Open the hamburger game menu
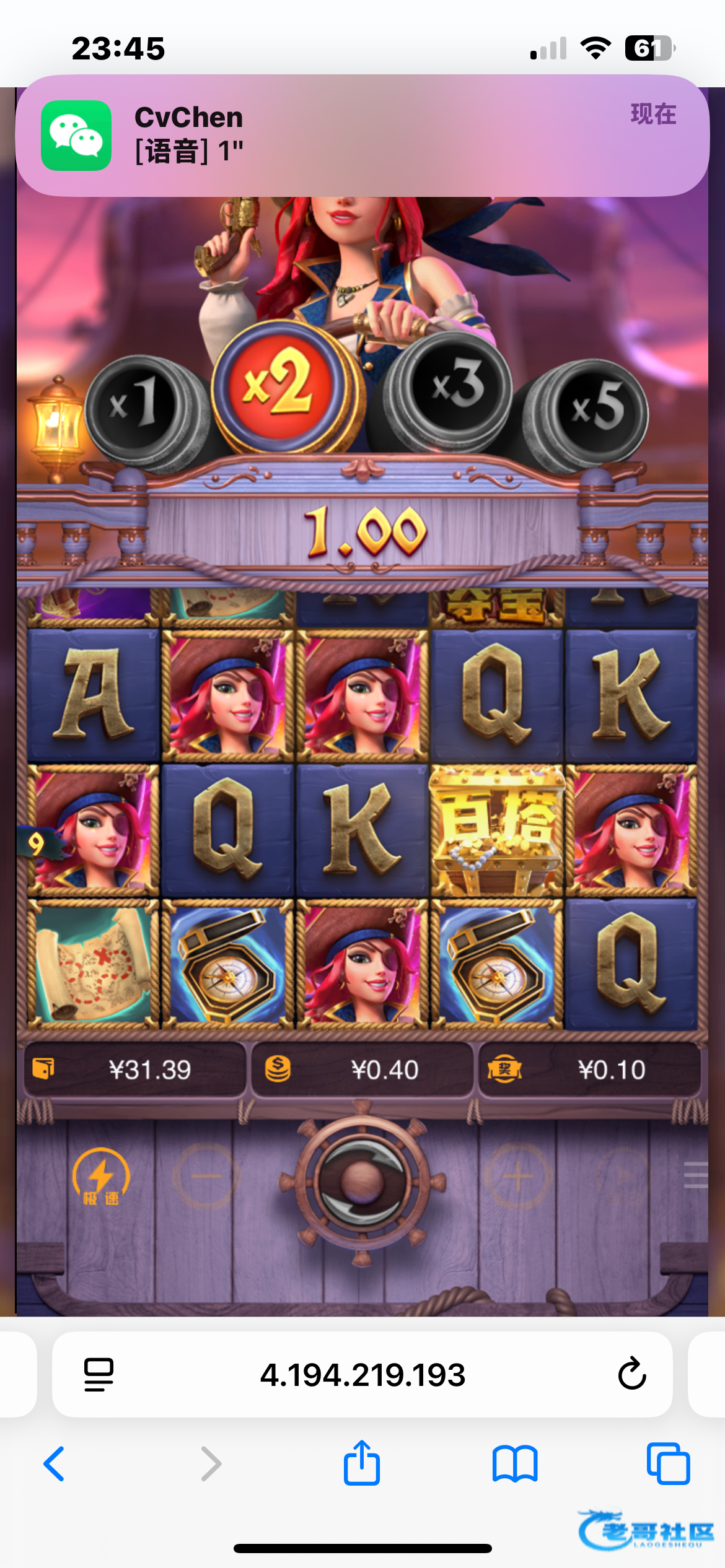Viewport: 725px width, 1568px height. [x=696, y=1175]
